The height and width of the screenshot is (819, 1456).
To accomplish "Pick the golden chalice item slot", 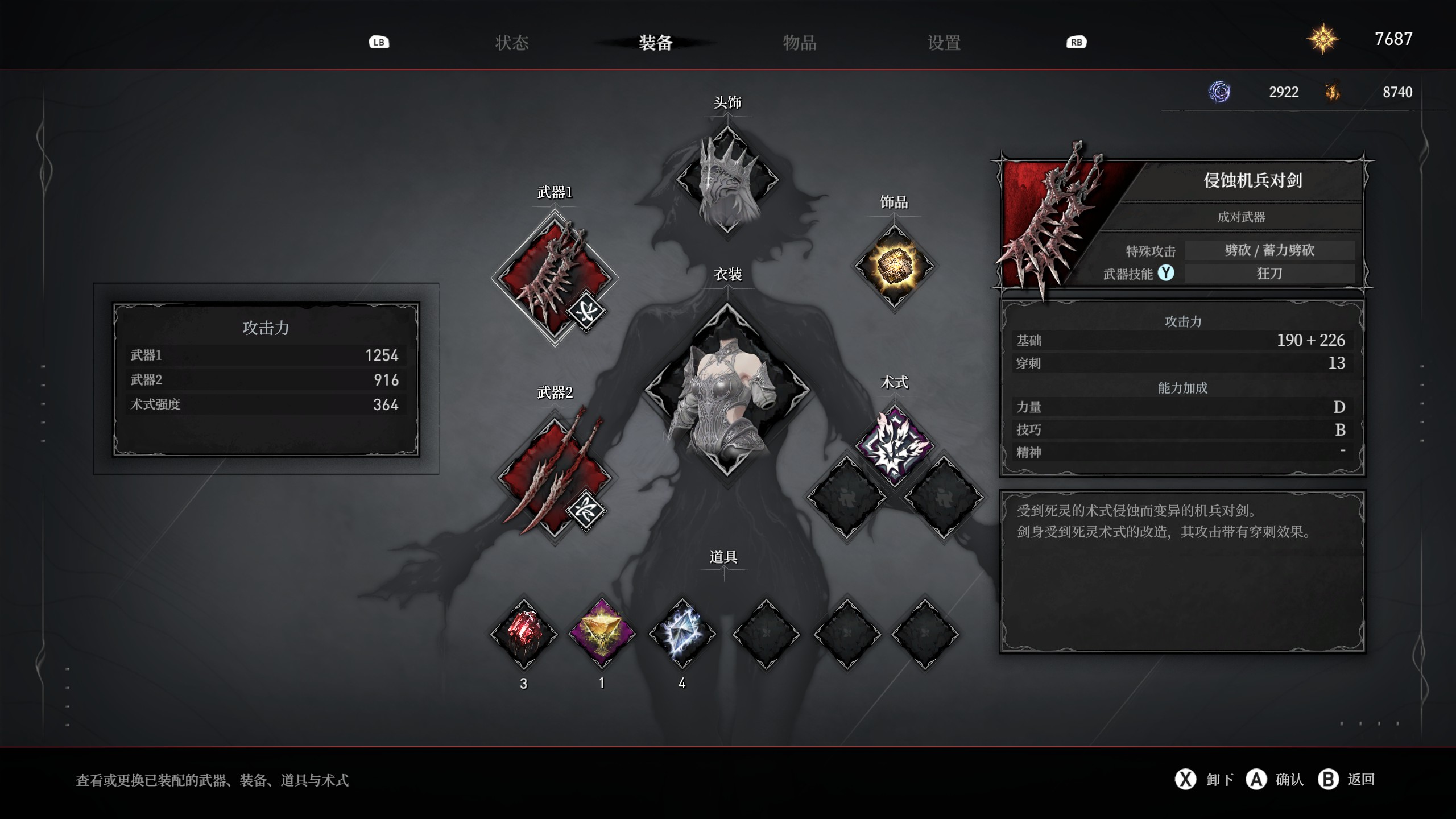I will click(602, 634).
